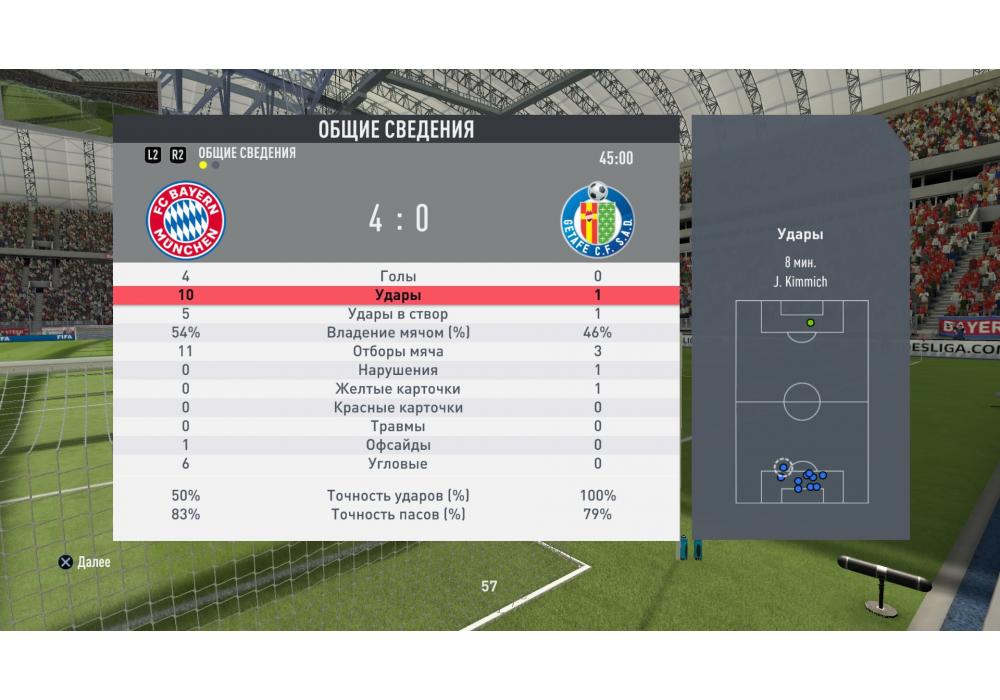The height and width of the screenshot is (700, 1000).
Task: Select the Офсайды row
Action: click(x=397, y=445)
